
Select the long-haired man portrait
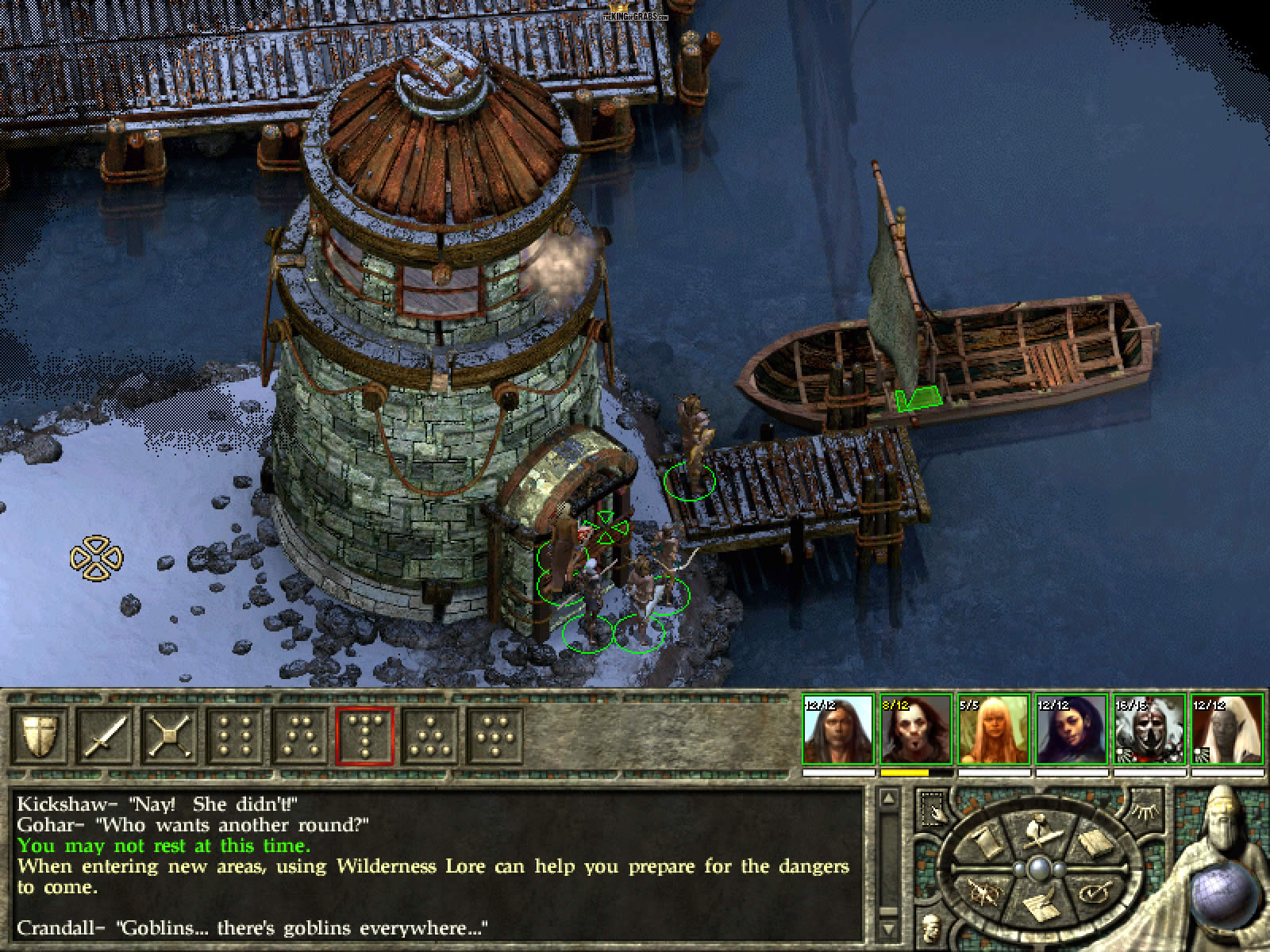pos(838,730)
